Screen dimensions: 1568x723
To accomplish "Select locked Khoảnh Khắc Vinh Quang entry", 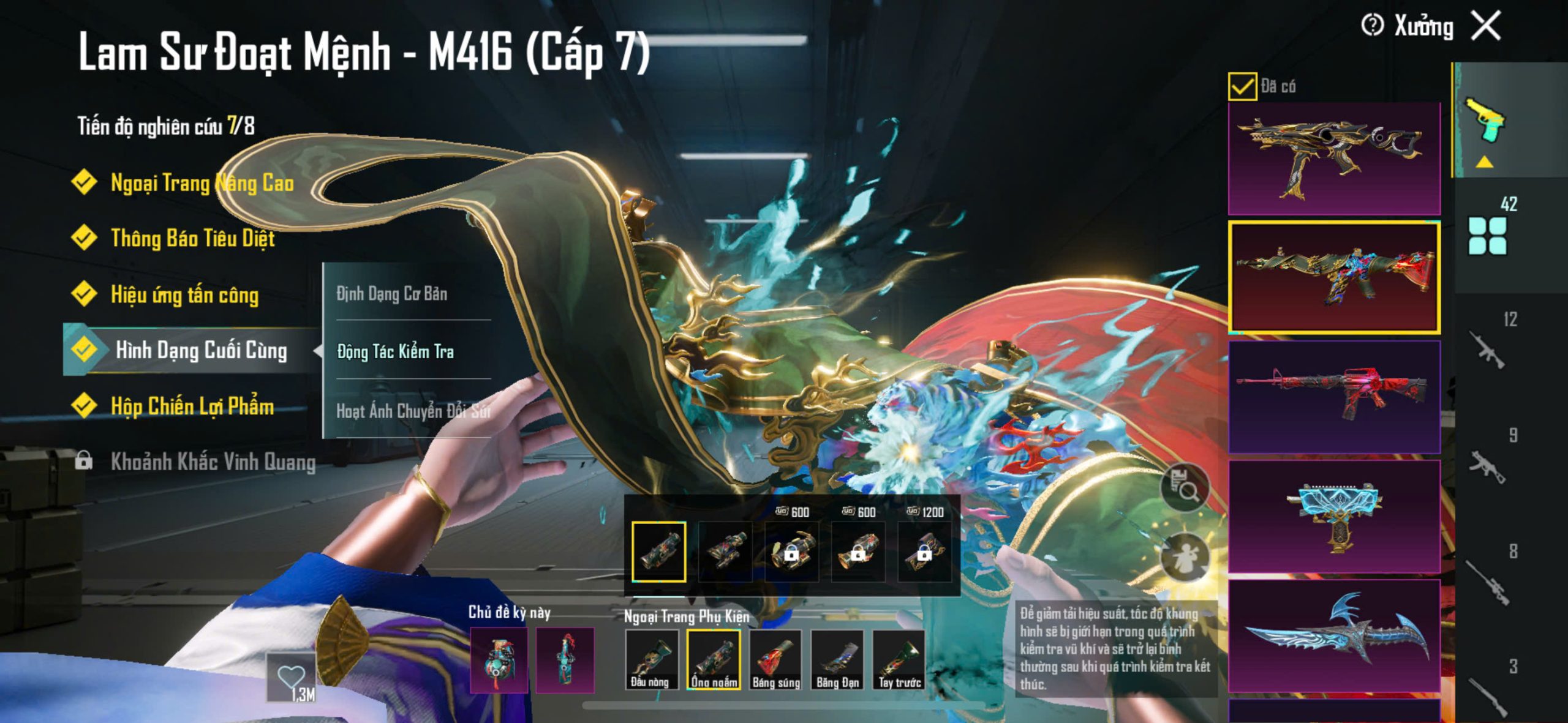I will click(212, 462).
